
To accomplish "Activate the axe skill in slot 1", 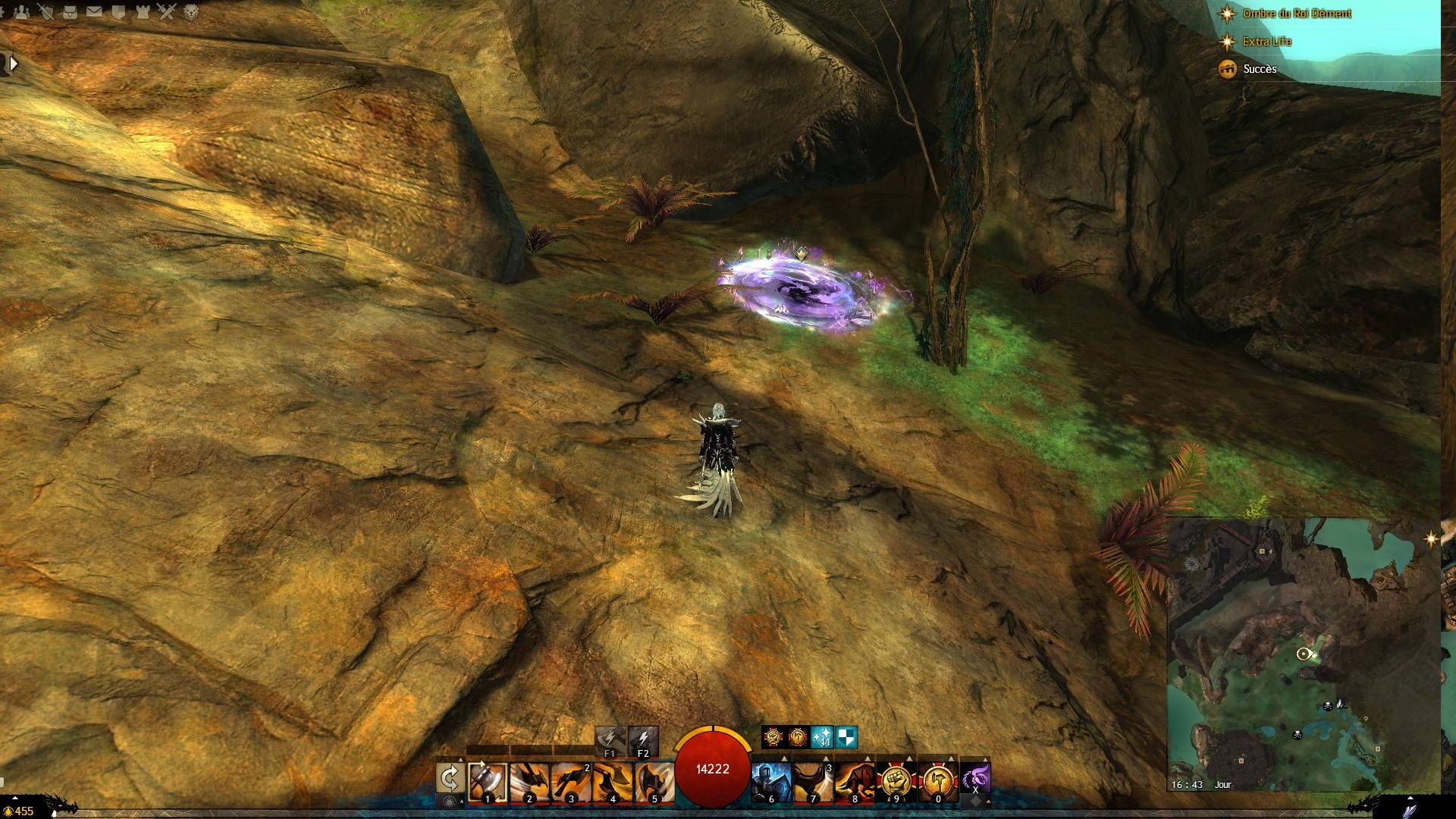I will [488, 781].
